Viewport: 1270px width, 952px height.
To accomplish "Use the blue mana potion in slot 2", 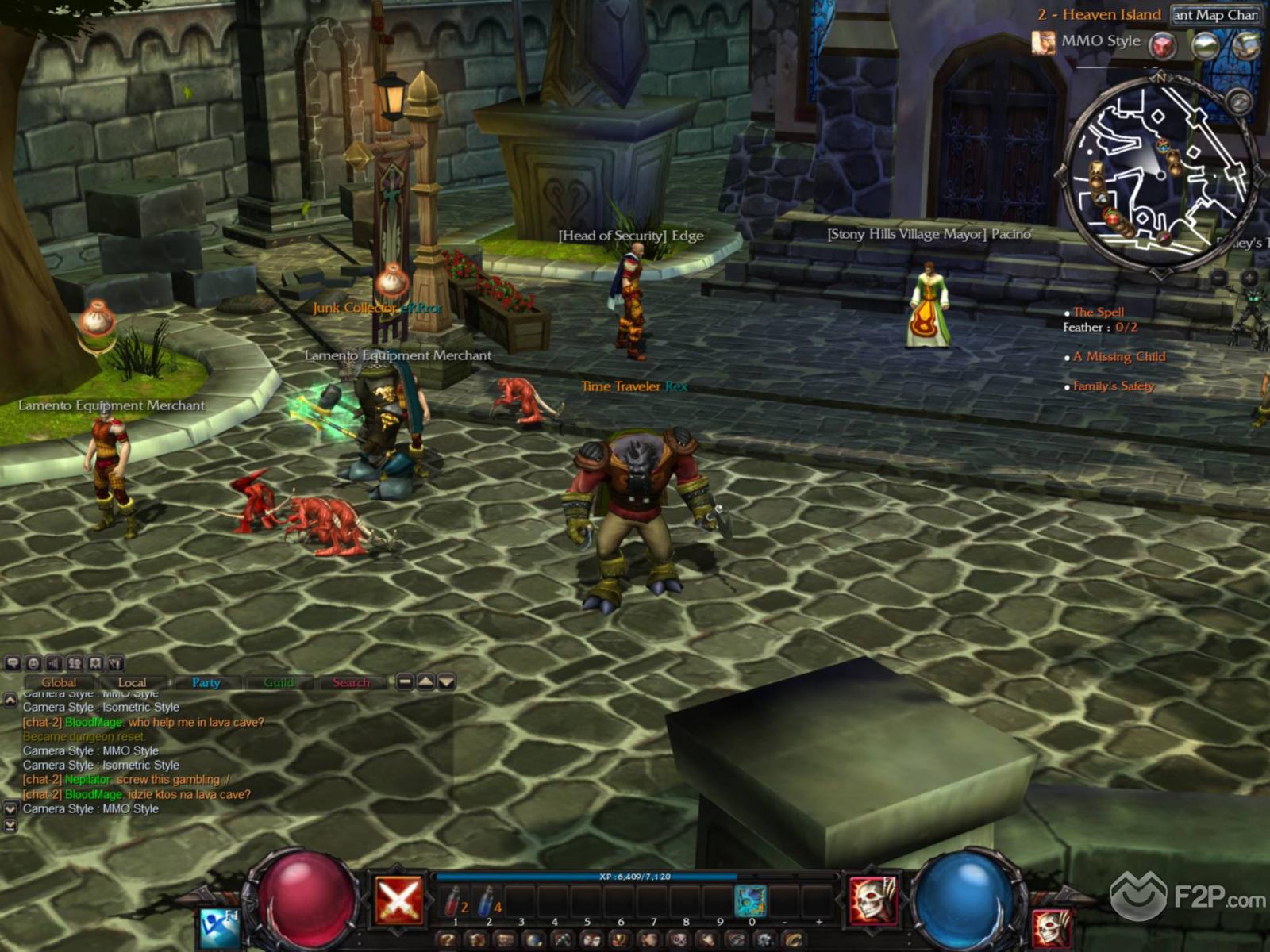I will 488,902.
